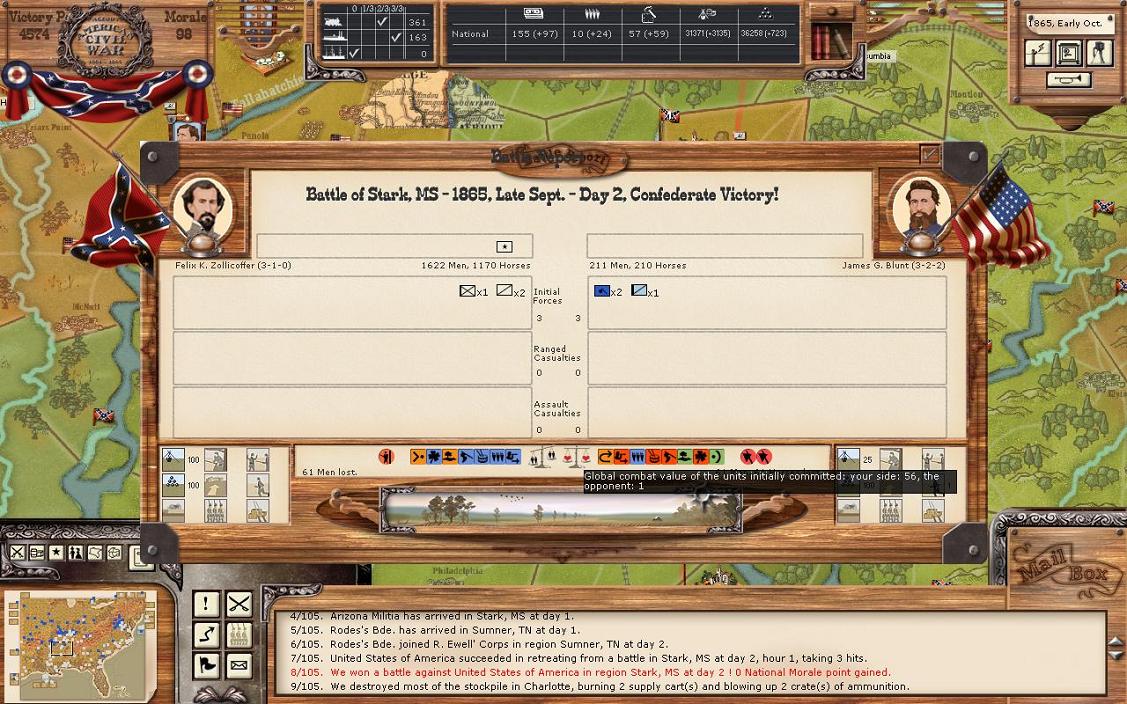Close the battle report with the checkmark
This screenshot has height=704, width=1127.
(930, 155)
